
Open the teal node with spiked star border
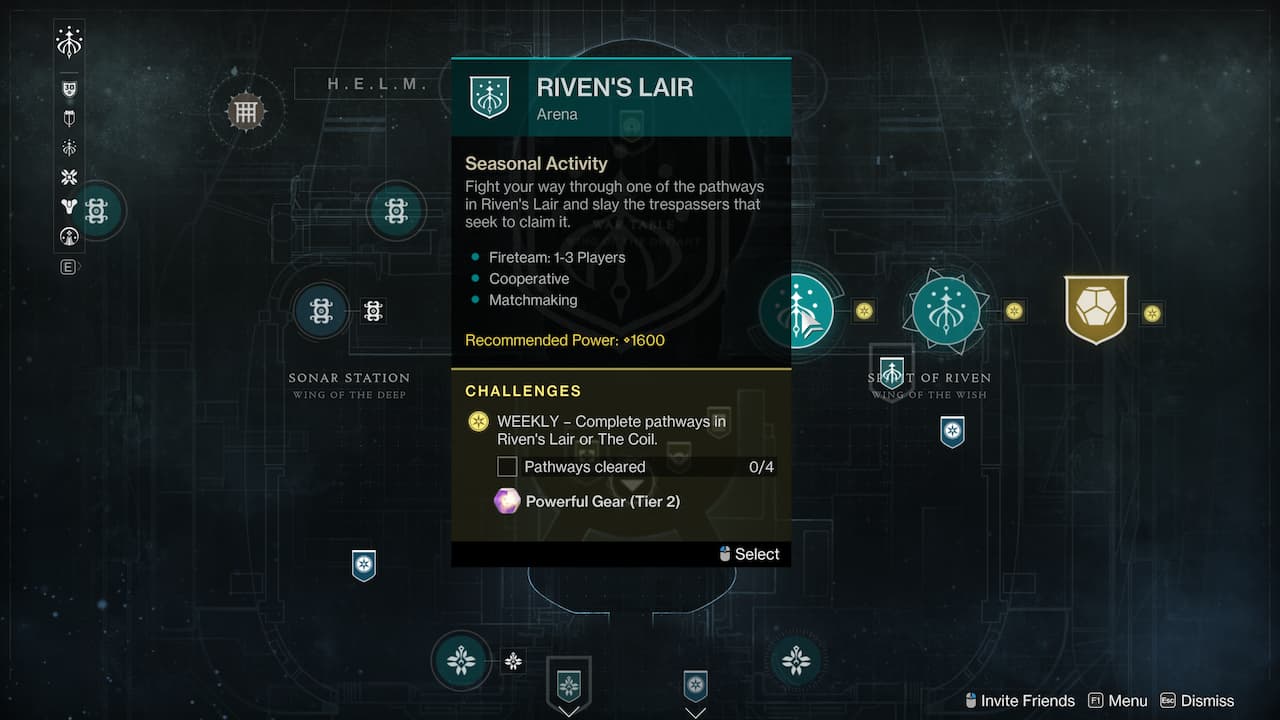945,310
